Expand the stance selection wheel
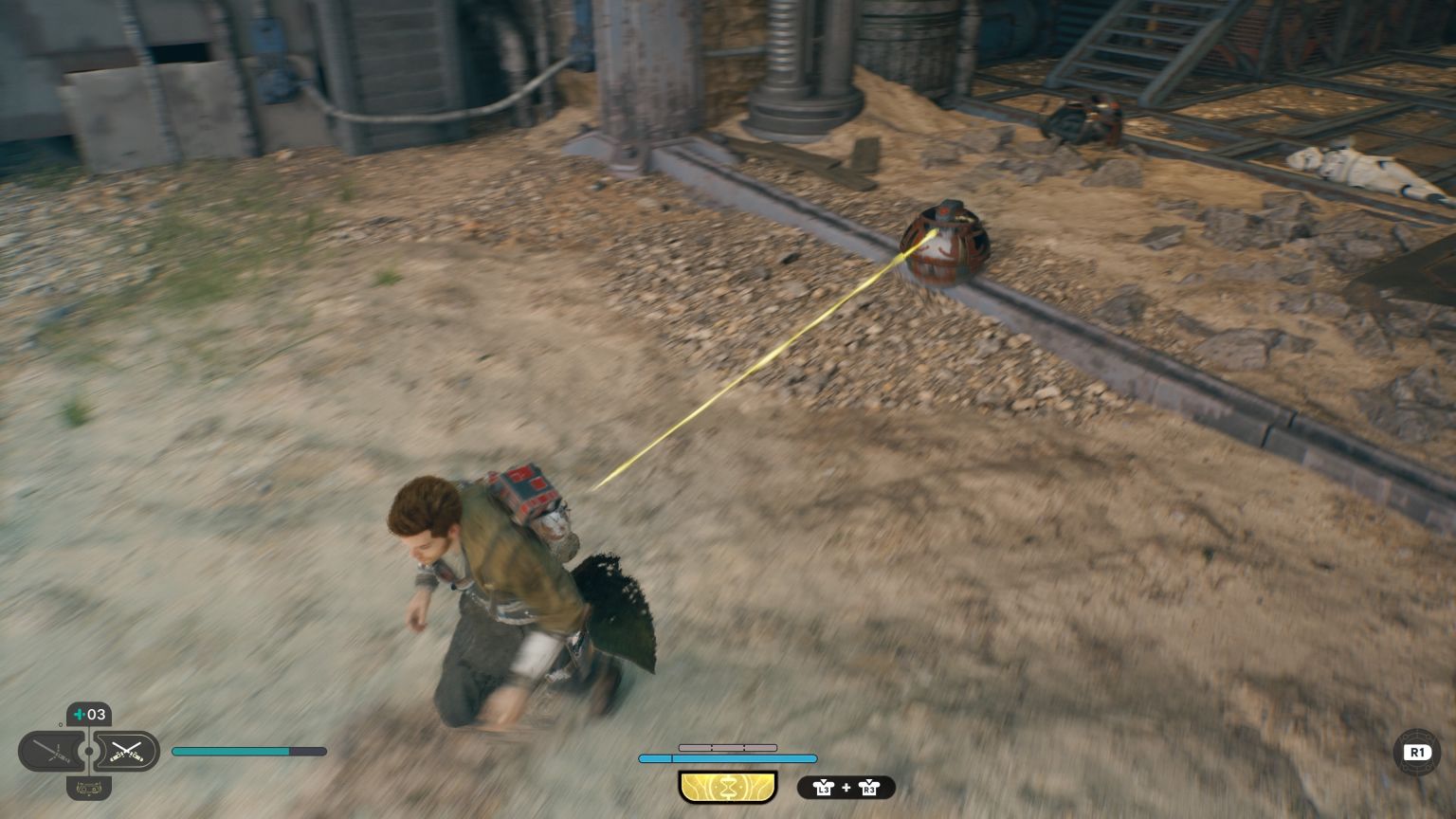Viewport: 1456px width, 819px height. point(88,751)
